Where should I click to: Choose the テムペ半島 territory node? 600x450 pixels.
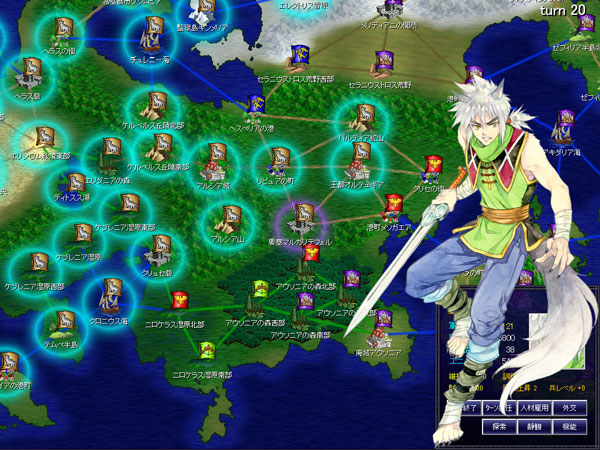coord(65,324)
